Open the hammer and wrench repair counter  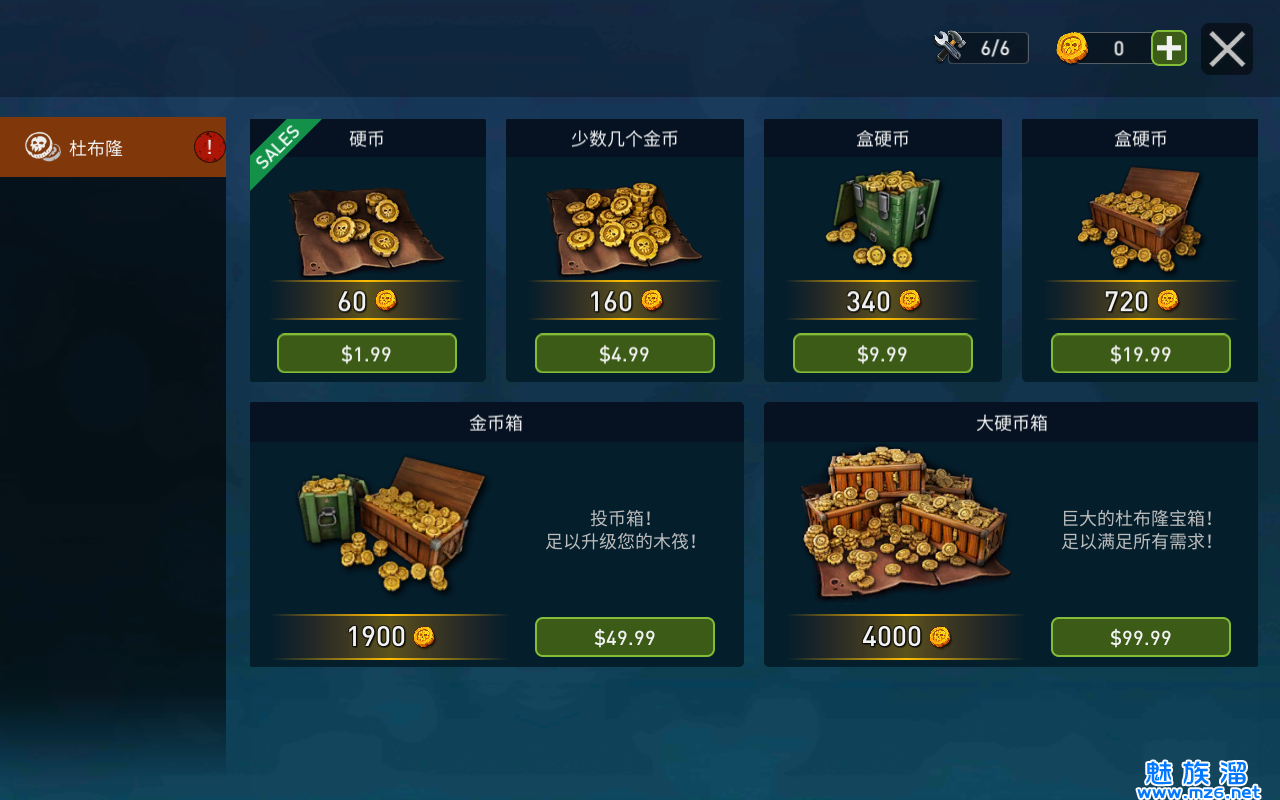click(980, 48)
